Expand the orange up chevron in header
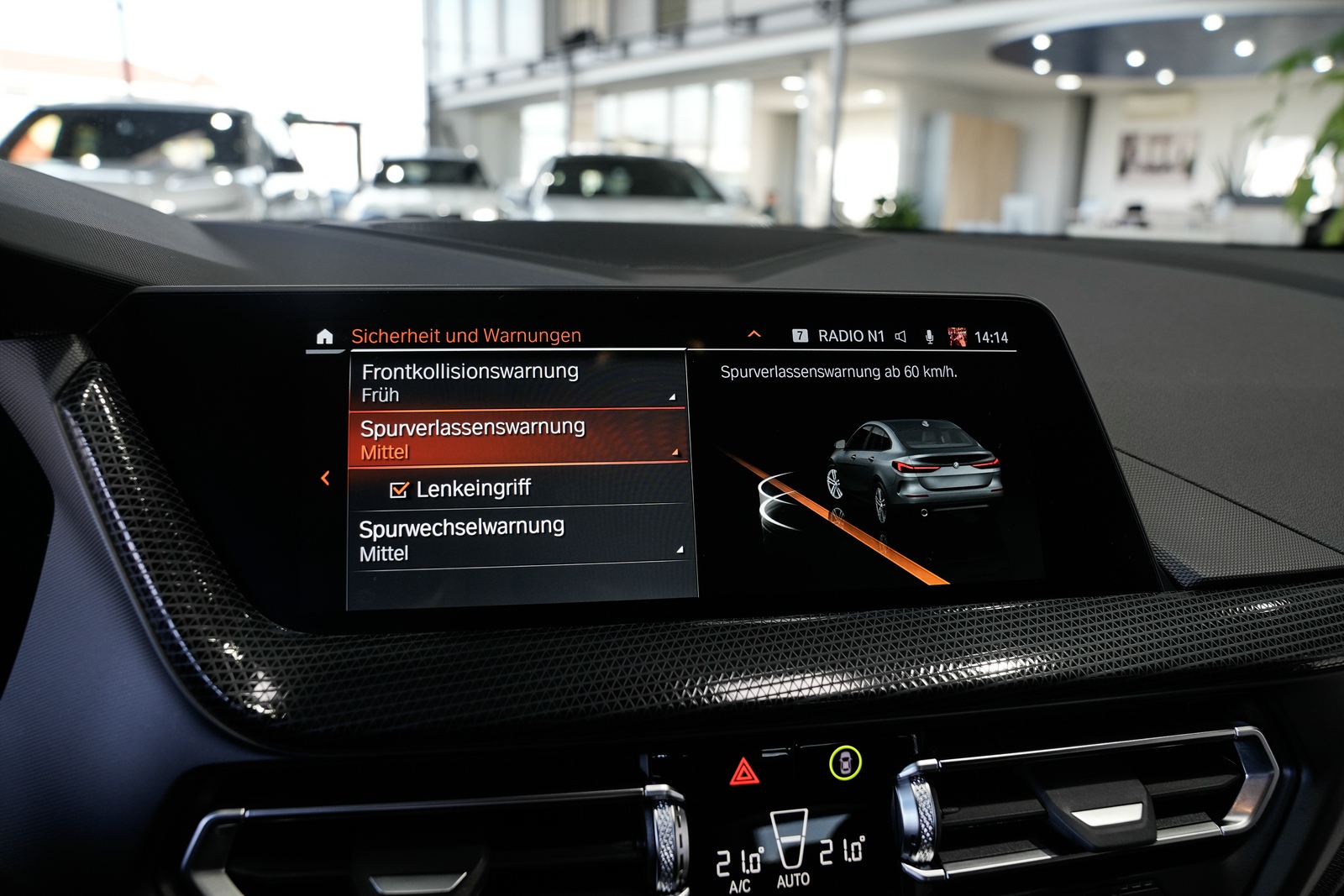The image size is (1344, 896). point(754,334)
